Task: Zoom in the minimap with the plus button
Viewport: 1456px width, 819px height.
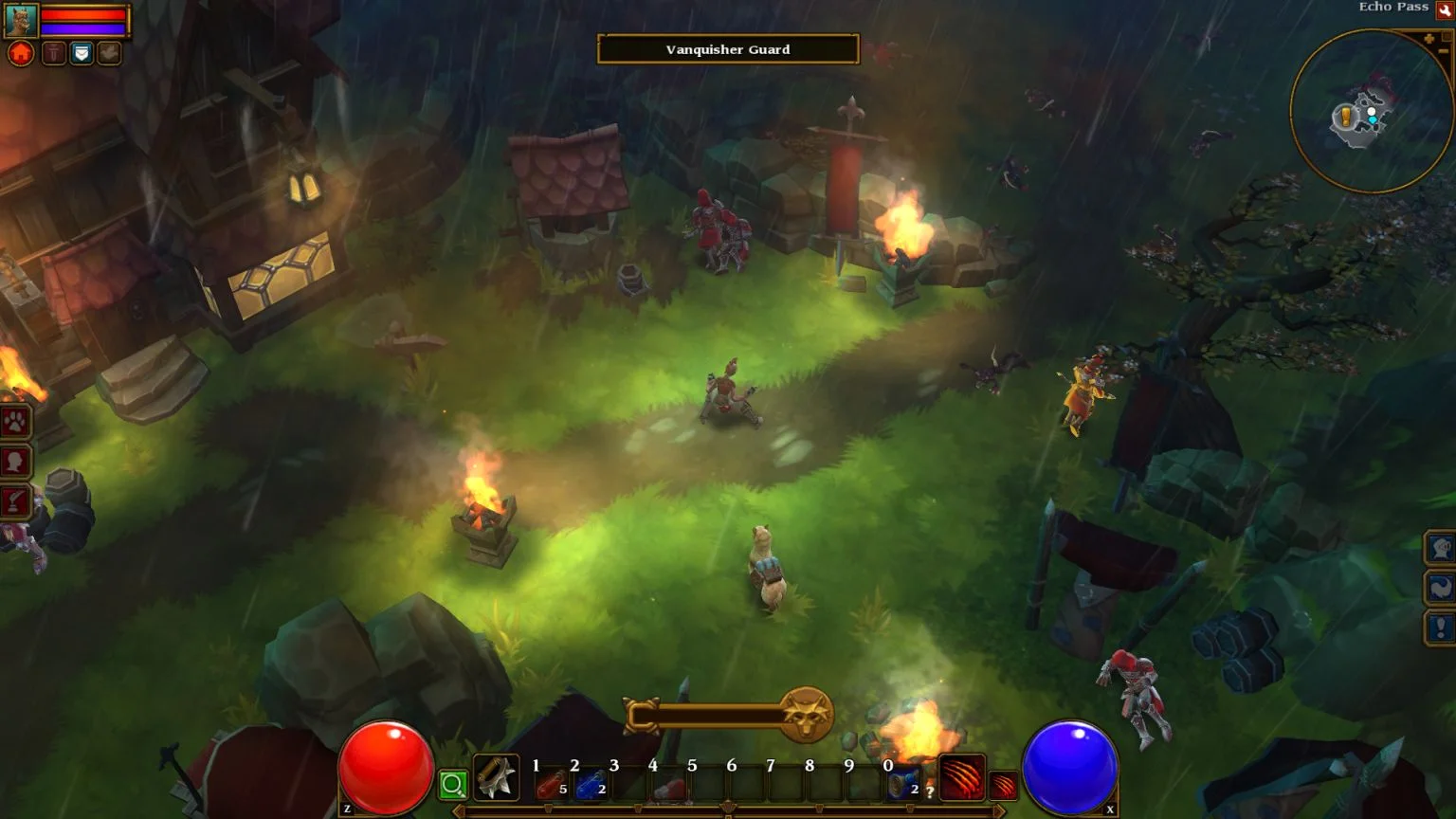Action: (x=1429, y=39)
